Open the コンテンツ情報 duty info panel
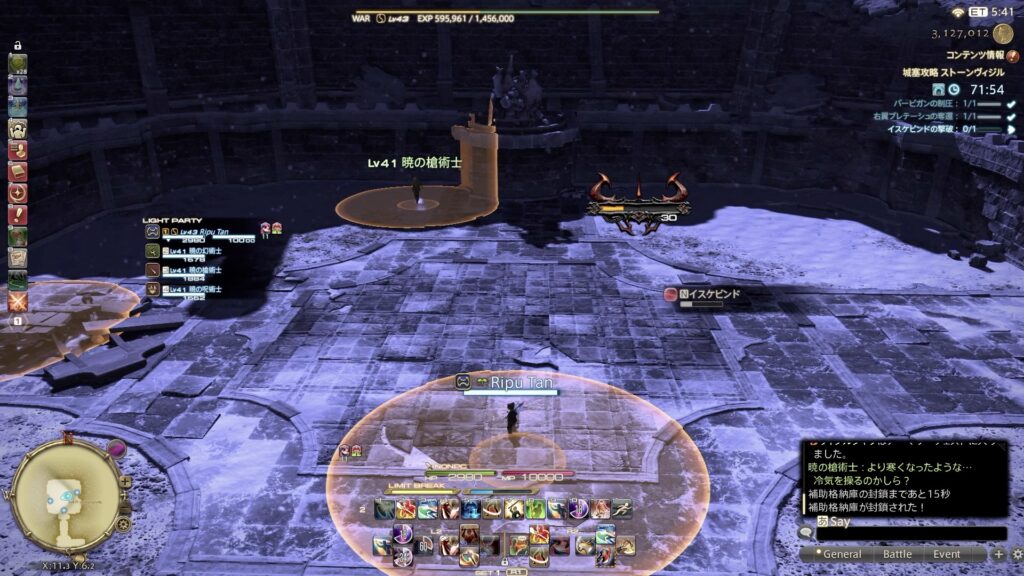Viewport: 1024px width, 576px height. (x=974, y=56)
